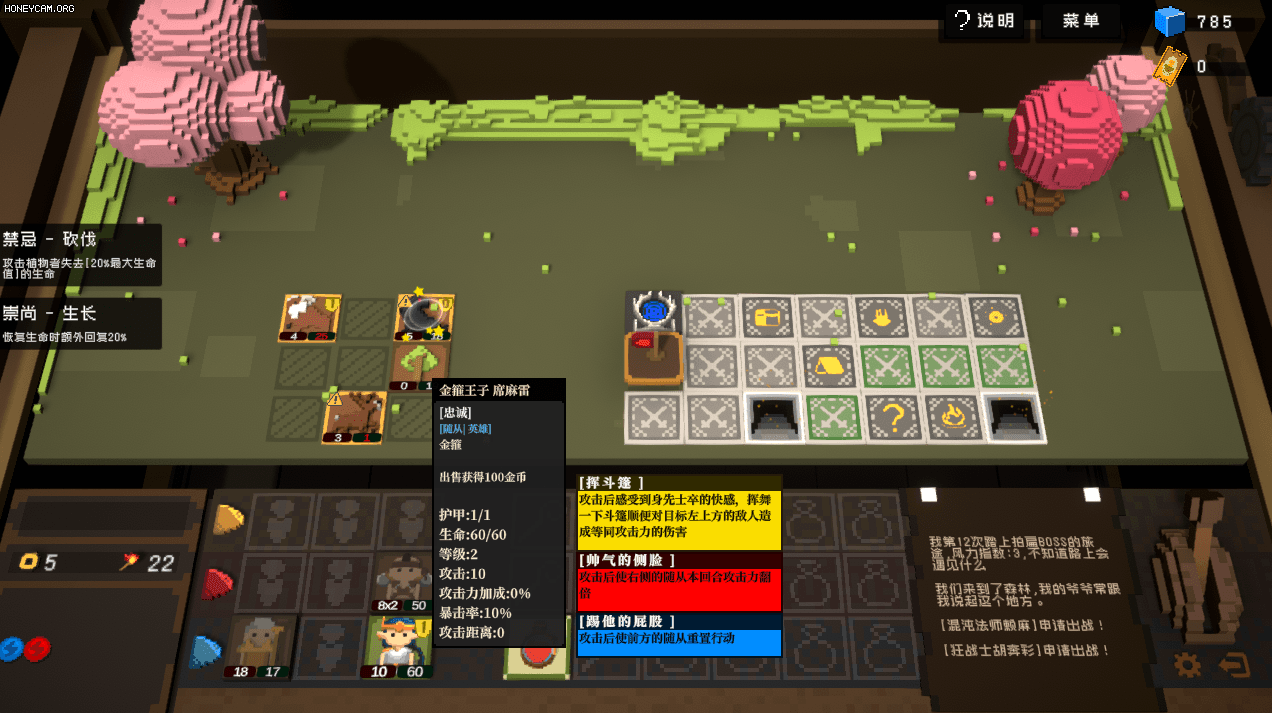Open the 菜单 menu

(1082, 21)
